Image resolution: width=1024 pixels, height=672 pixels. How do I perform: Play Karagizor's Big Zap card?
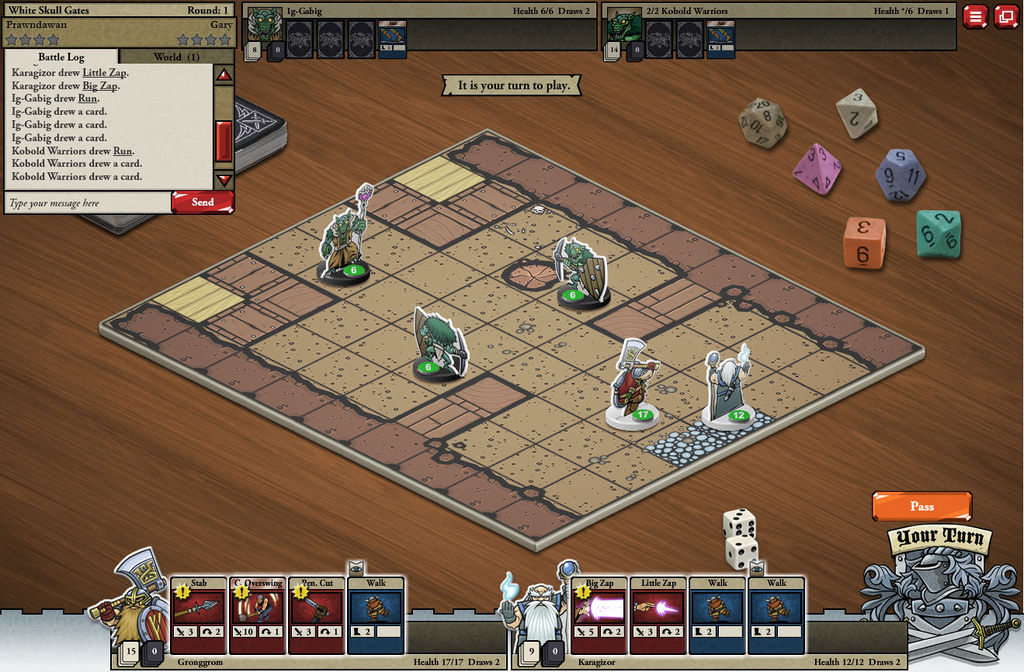click(600, 613)
